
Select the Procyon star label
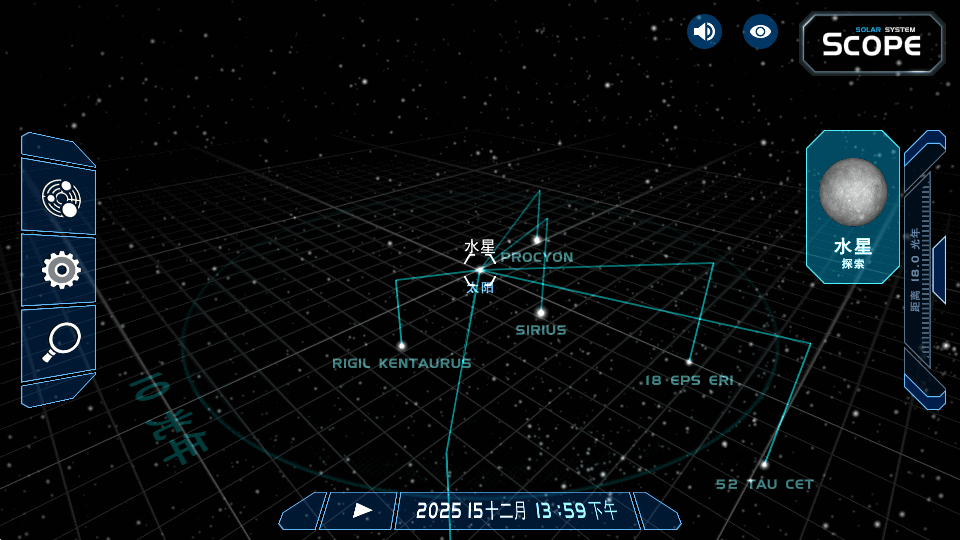click(x=537, y=257)
